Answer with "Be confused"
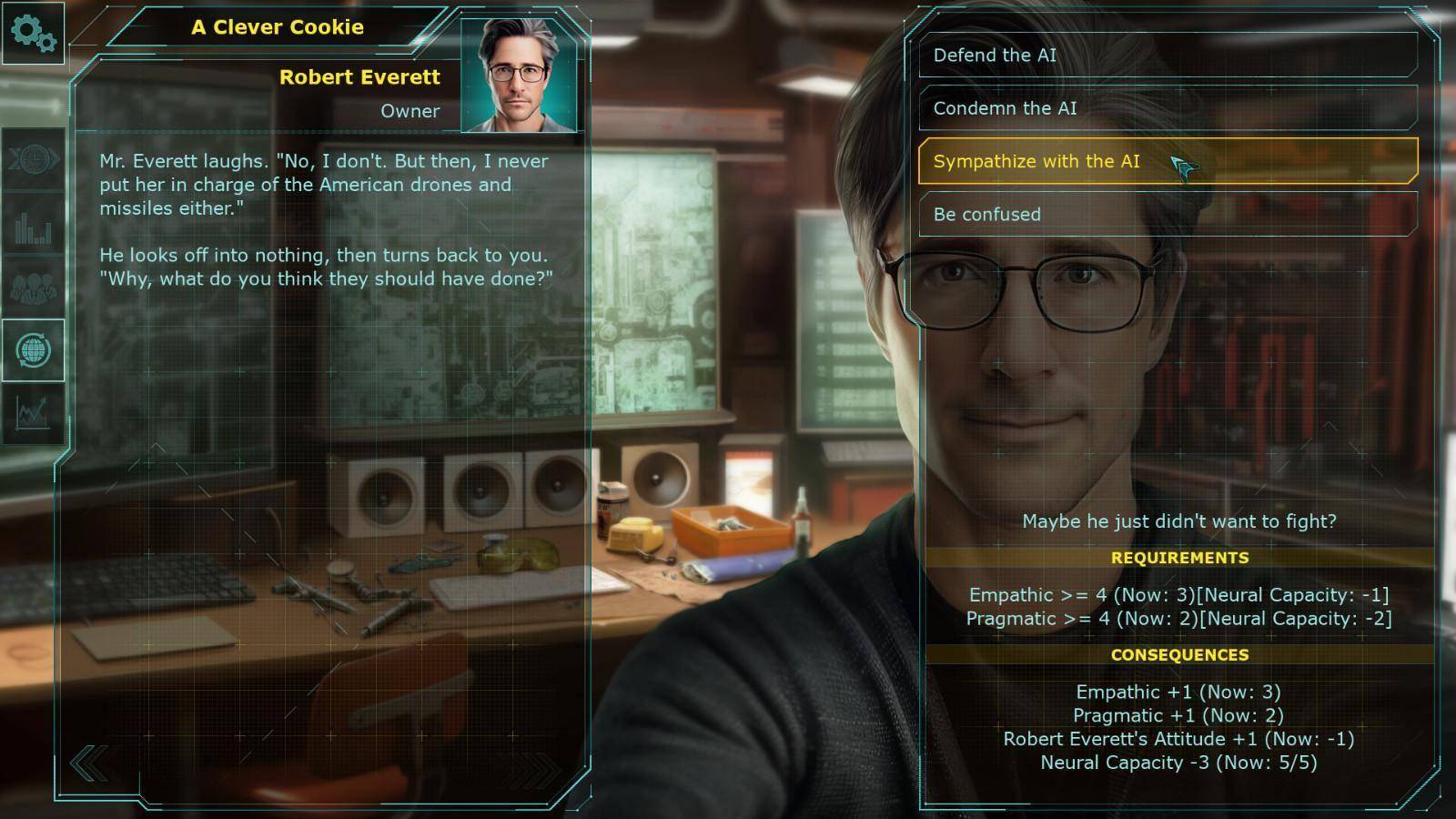The width and height of the screenshot is (1456, 819). [1168, 215]
